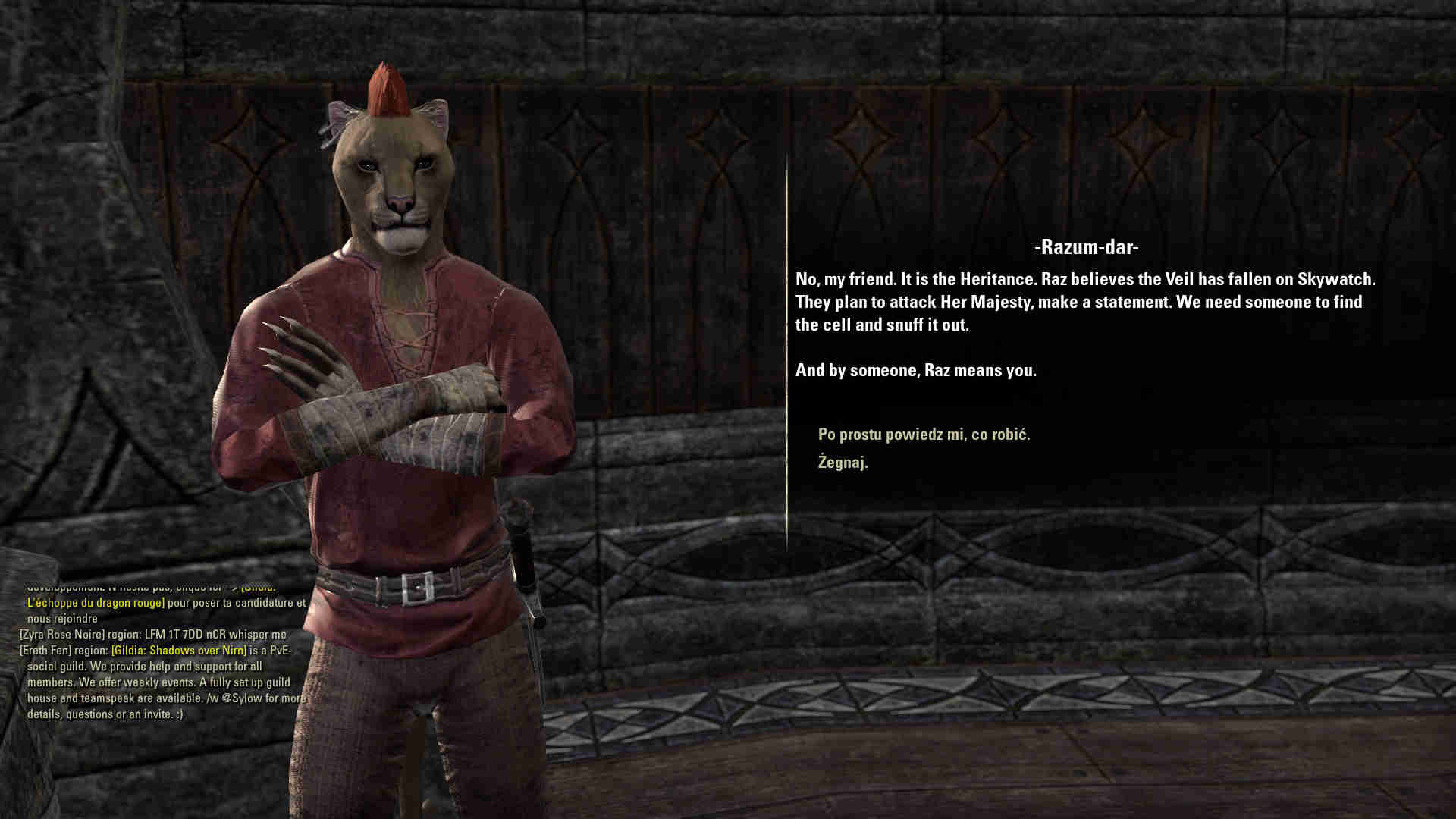This screenshot has width=1456, height=819.
Task: Select the "Żegnaj." goodbye option
Action: click(x=843, y=462)
